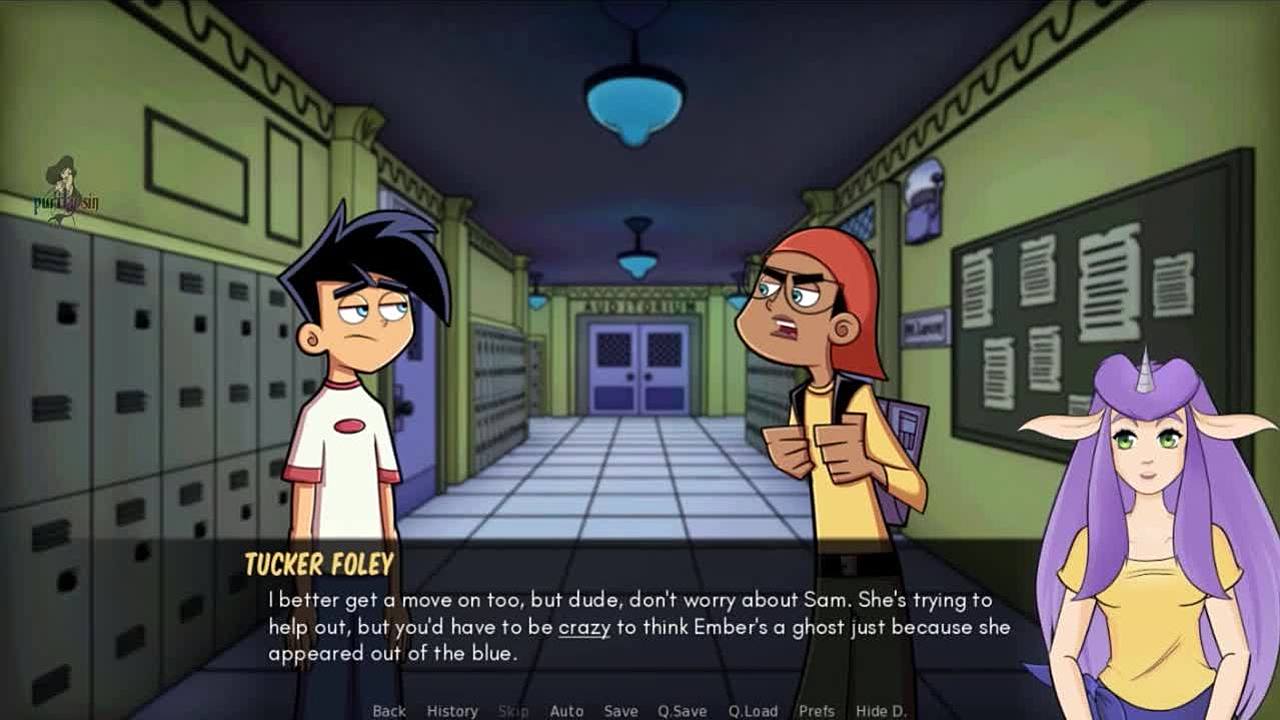This screenshot has height=720, width=1280.
Task: Open the Prefs settings menu
Action: (816, 711)
